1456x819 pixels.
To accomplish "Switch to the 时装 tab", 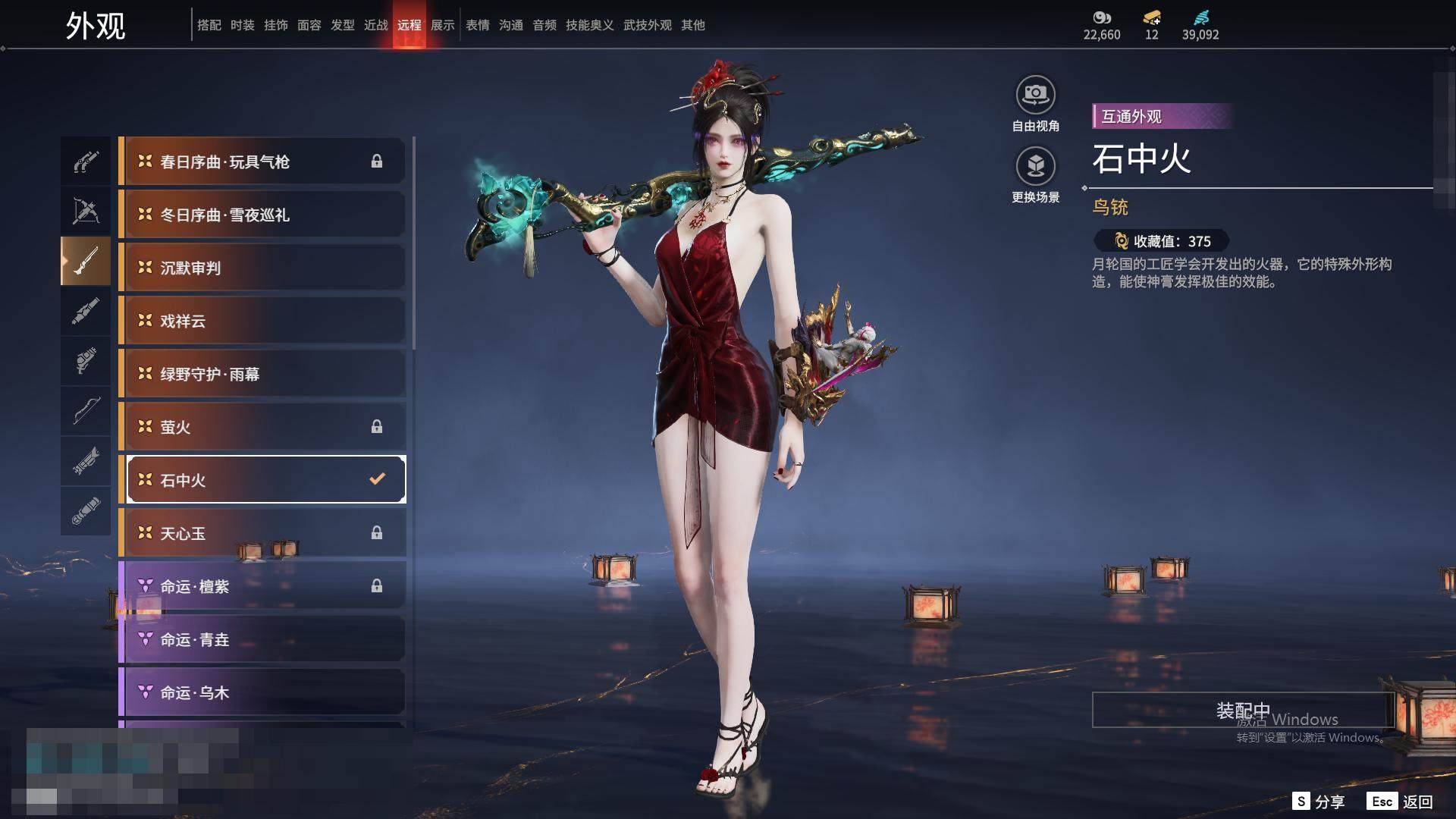I will pyautogui.click(x=243, y=25).
